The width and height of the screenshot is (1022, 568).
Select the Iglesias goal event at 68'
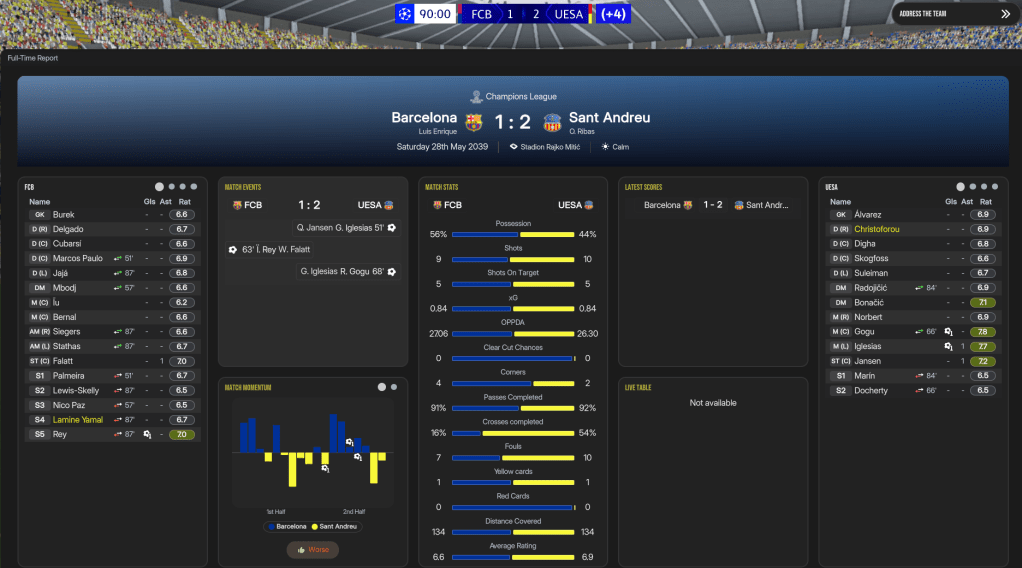(348, 271)
